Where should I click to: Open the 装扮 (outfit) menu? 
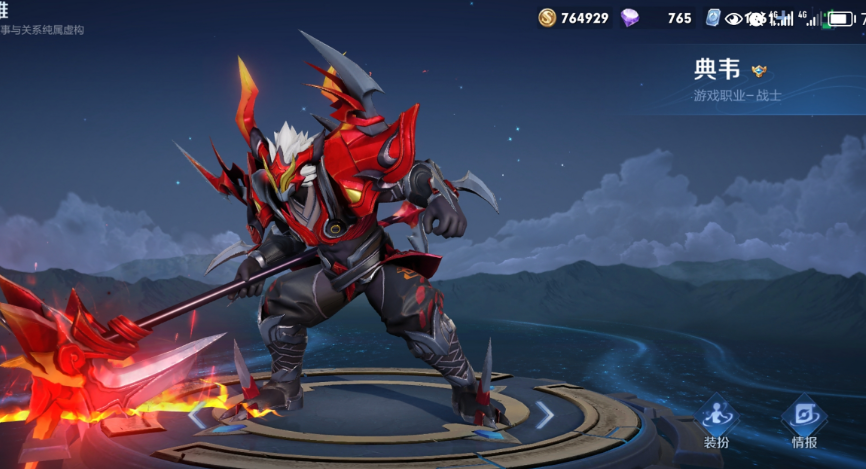pyautogui.click(x=717, y=420)
